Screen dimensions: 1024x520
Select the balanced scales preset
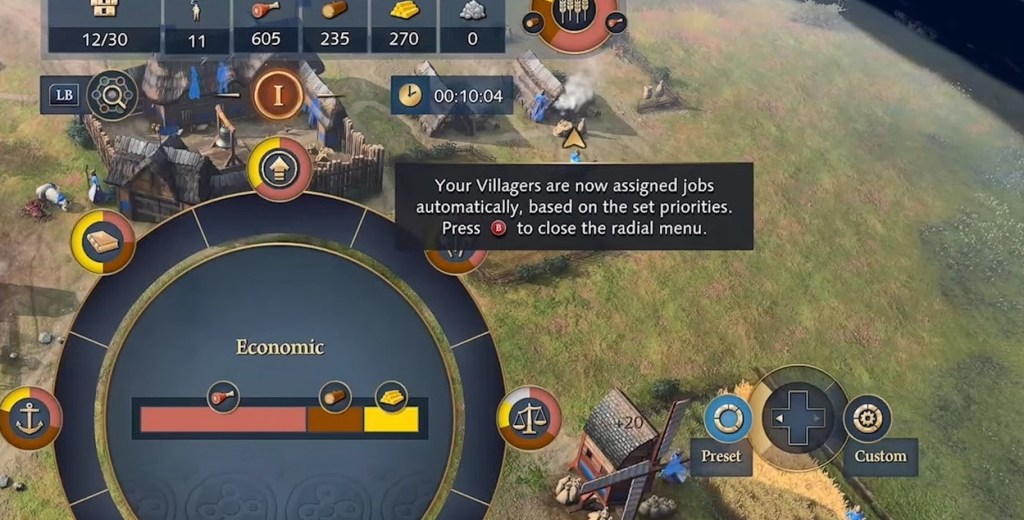tap(529, 417)
